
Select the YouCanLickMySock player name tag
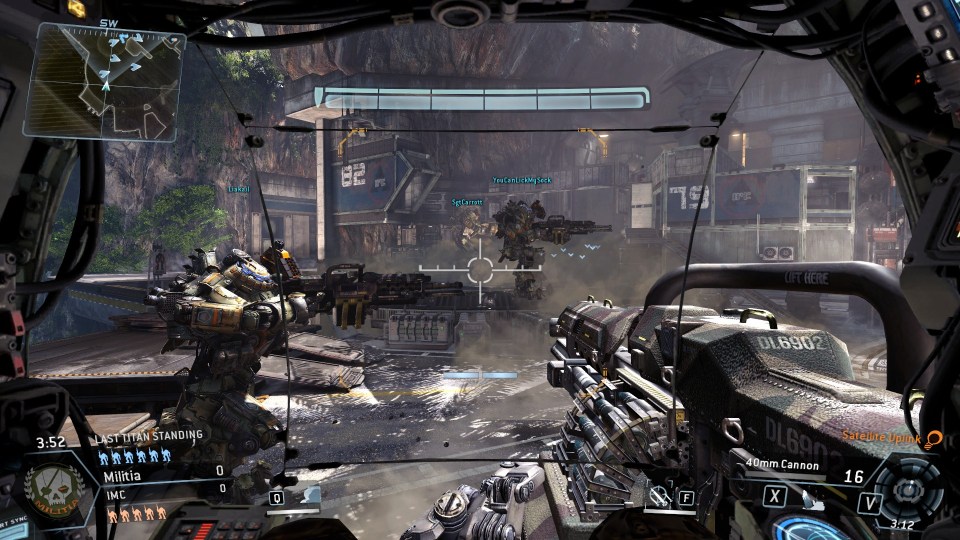tap(522, 181)
